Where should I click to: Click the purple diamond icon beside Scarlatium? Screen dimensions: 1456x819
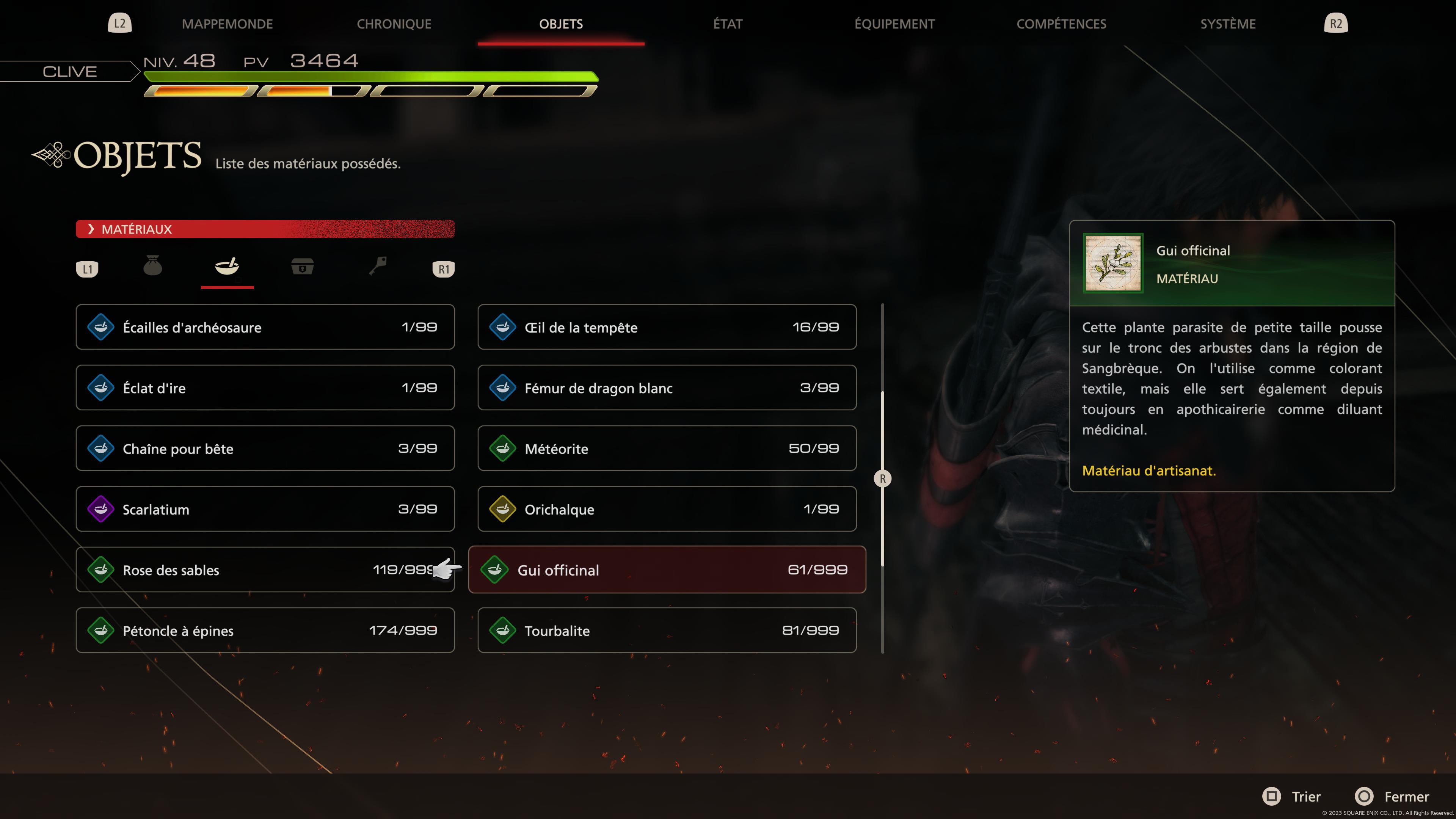tap(102, 509)
